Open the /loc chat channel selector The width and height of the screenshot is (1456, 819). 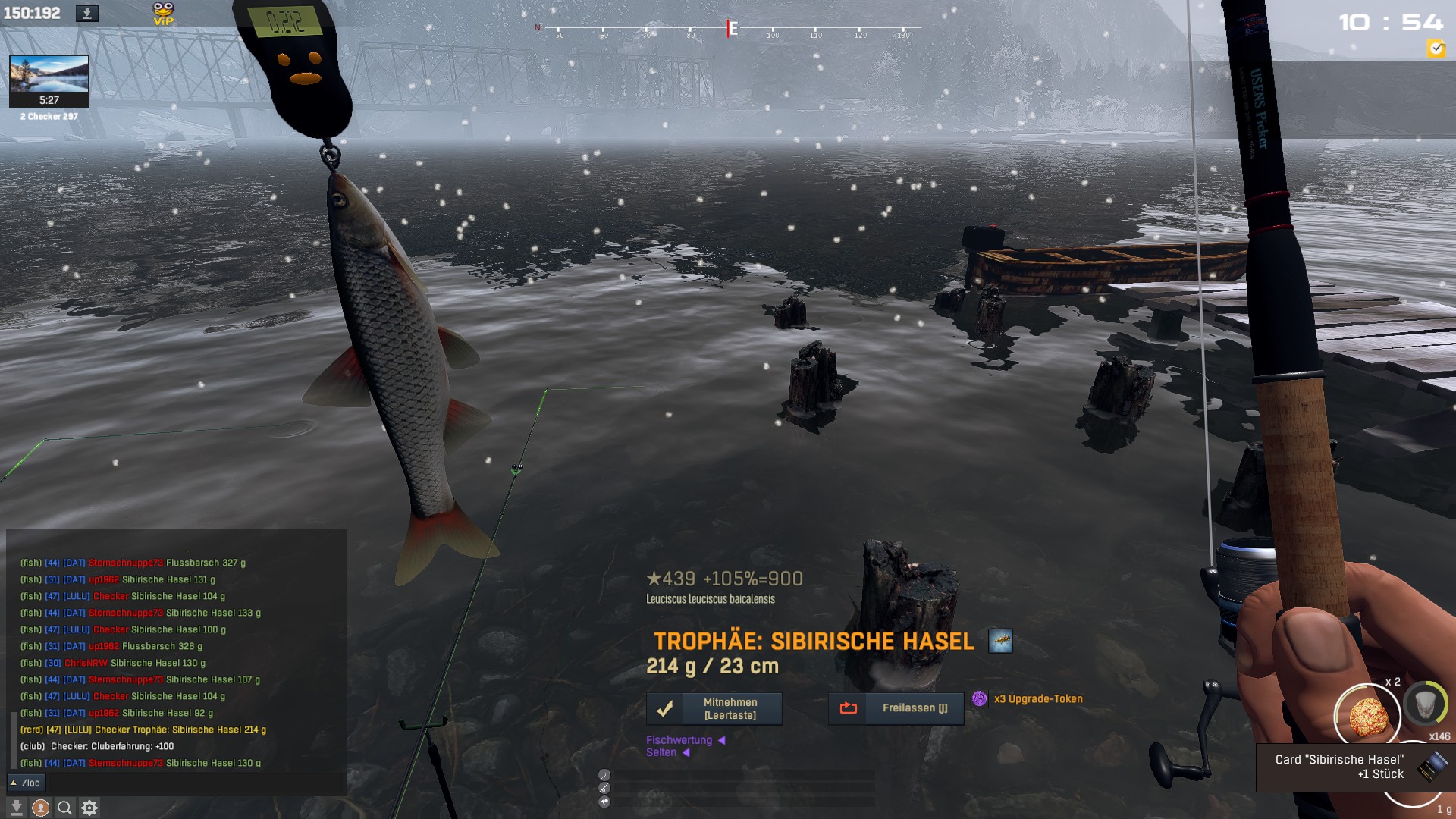point(27,783)
